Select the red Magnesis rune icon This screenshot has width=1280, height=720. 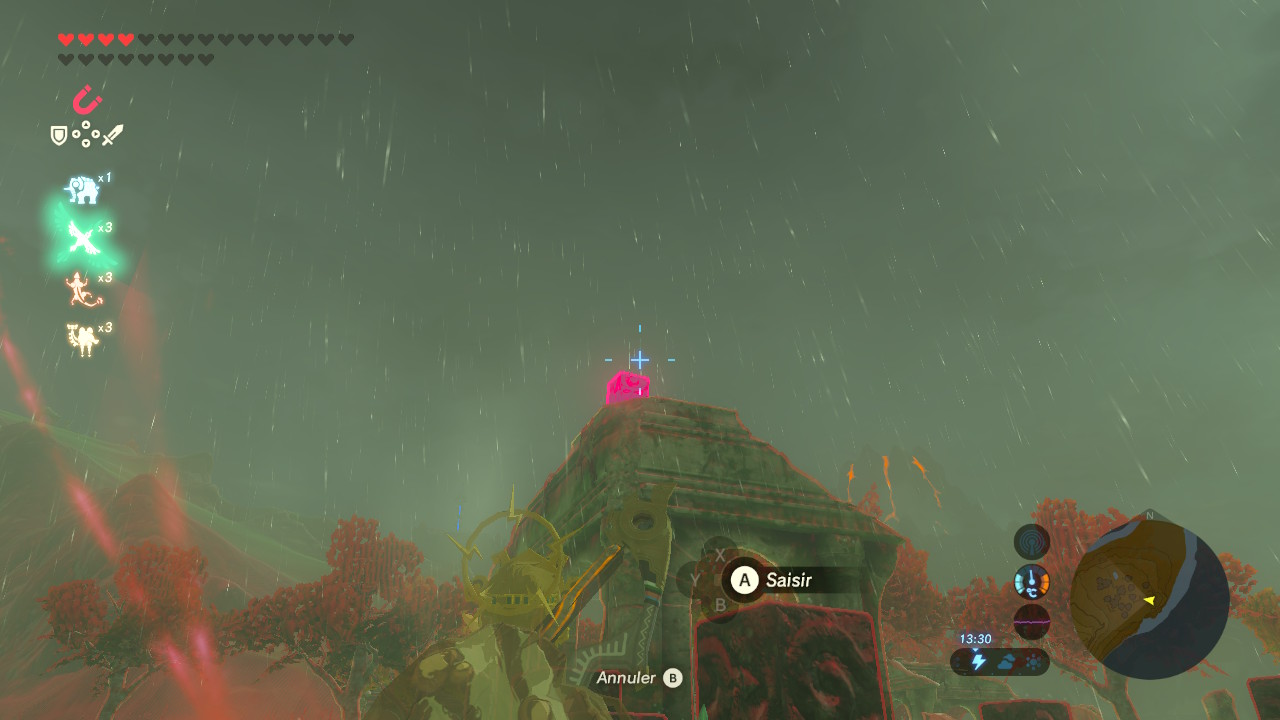click(87, 100)
